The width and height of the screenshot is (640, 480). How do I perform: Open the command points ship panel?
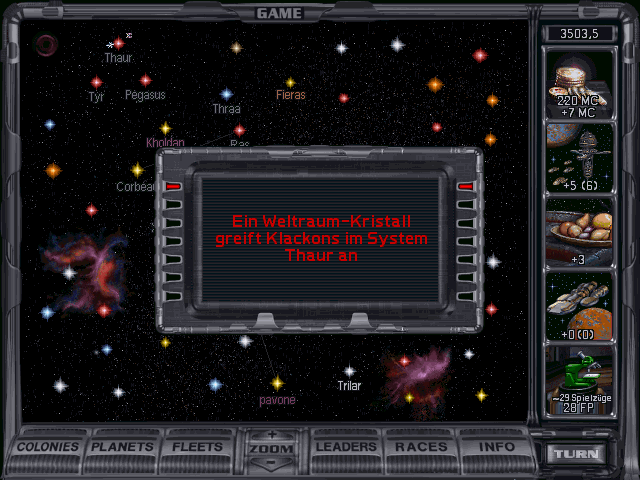pos(581,158)
